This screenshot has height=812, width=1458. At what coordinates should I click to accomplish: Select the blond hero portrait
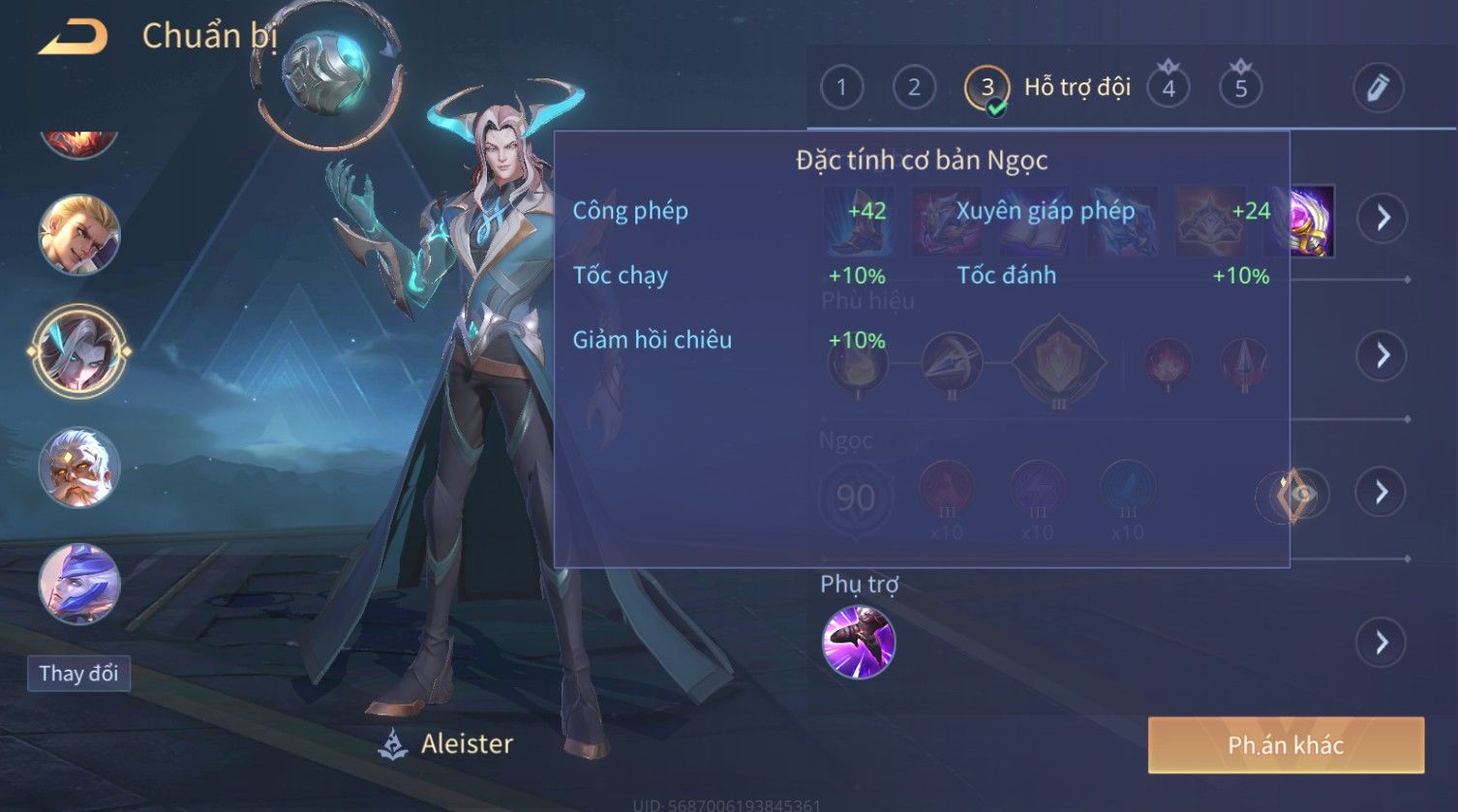coord(78,234)
